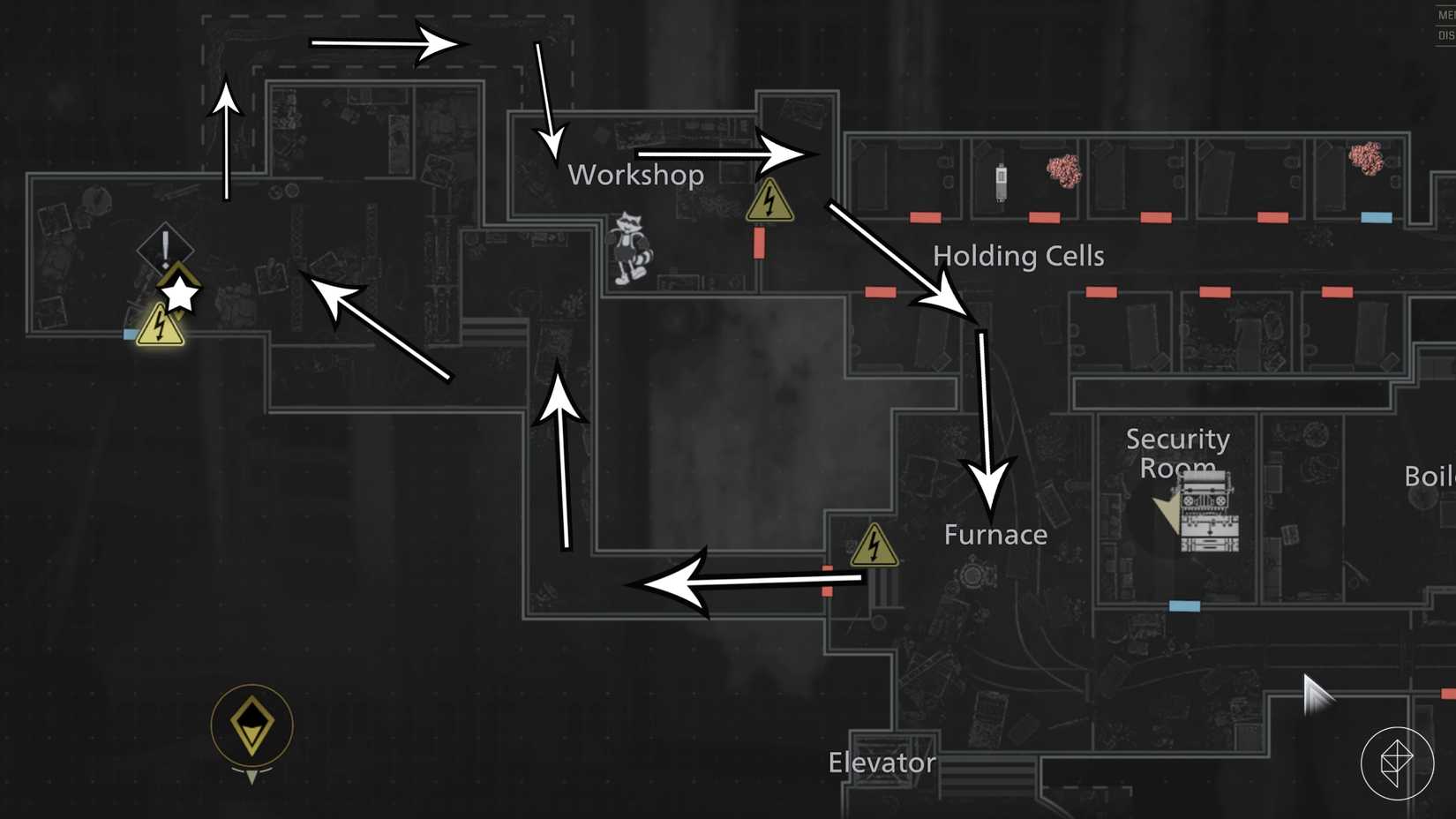Open the DISPLAY item at top right
The width and height of the screenshot is (1456, 819).
1447,34
